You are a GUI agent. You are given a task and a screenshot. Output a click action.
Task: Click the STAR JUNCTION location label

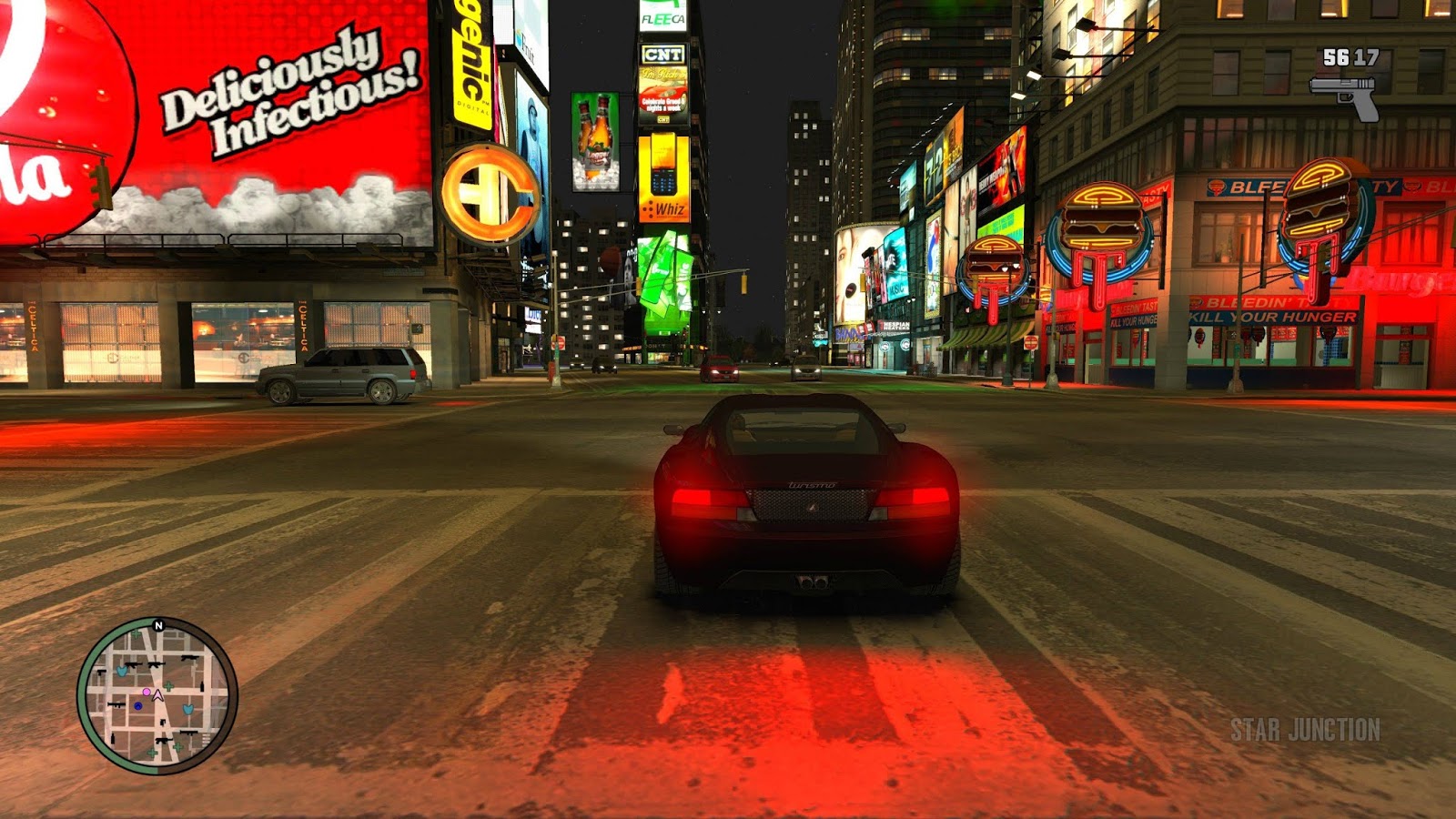point(1305,728)
